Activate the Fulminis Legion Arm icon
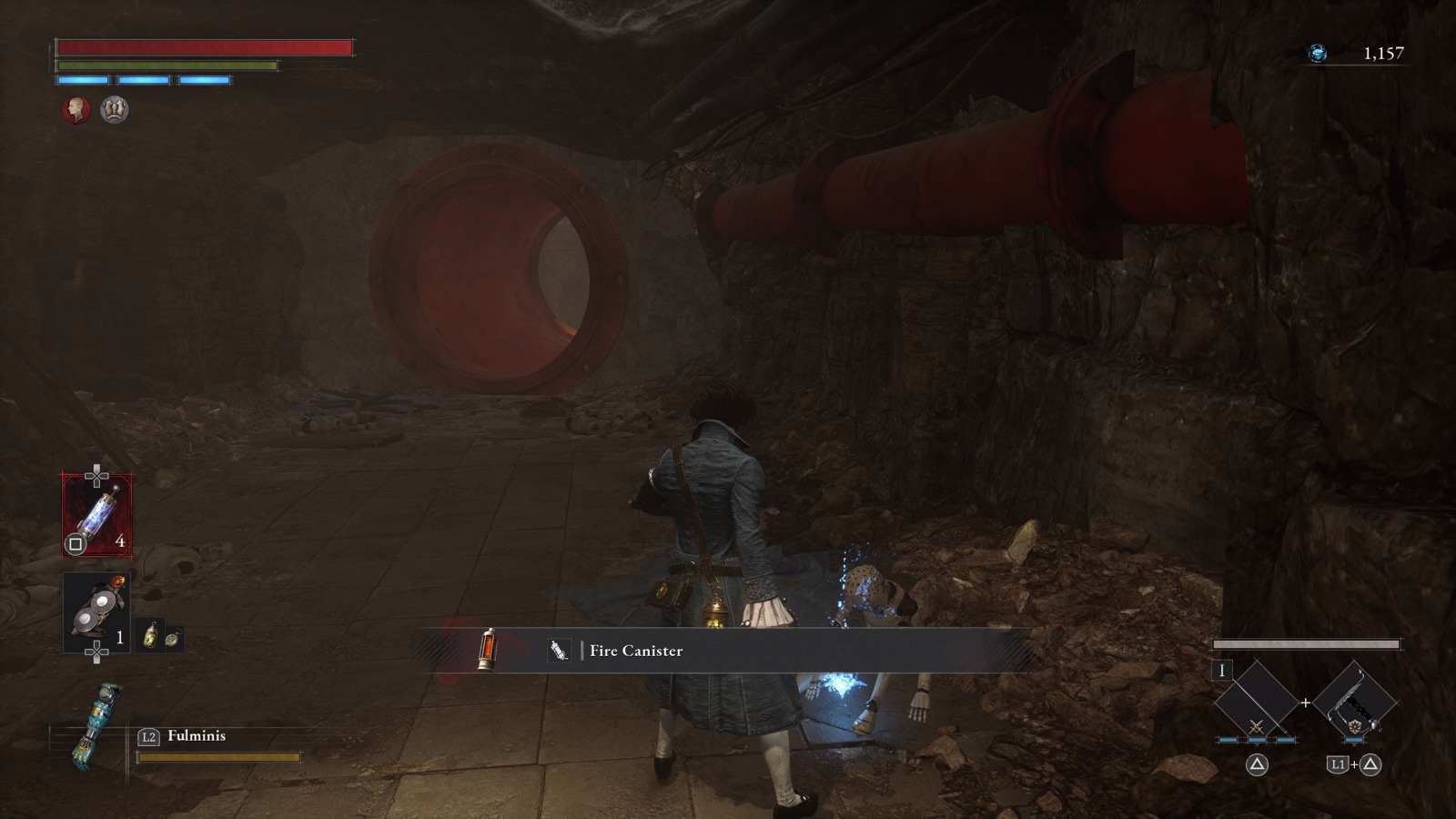The image size is (1456, 819). click(x=96, y=726)
